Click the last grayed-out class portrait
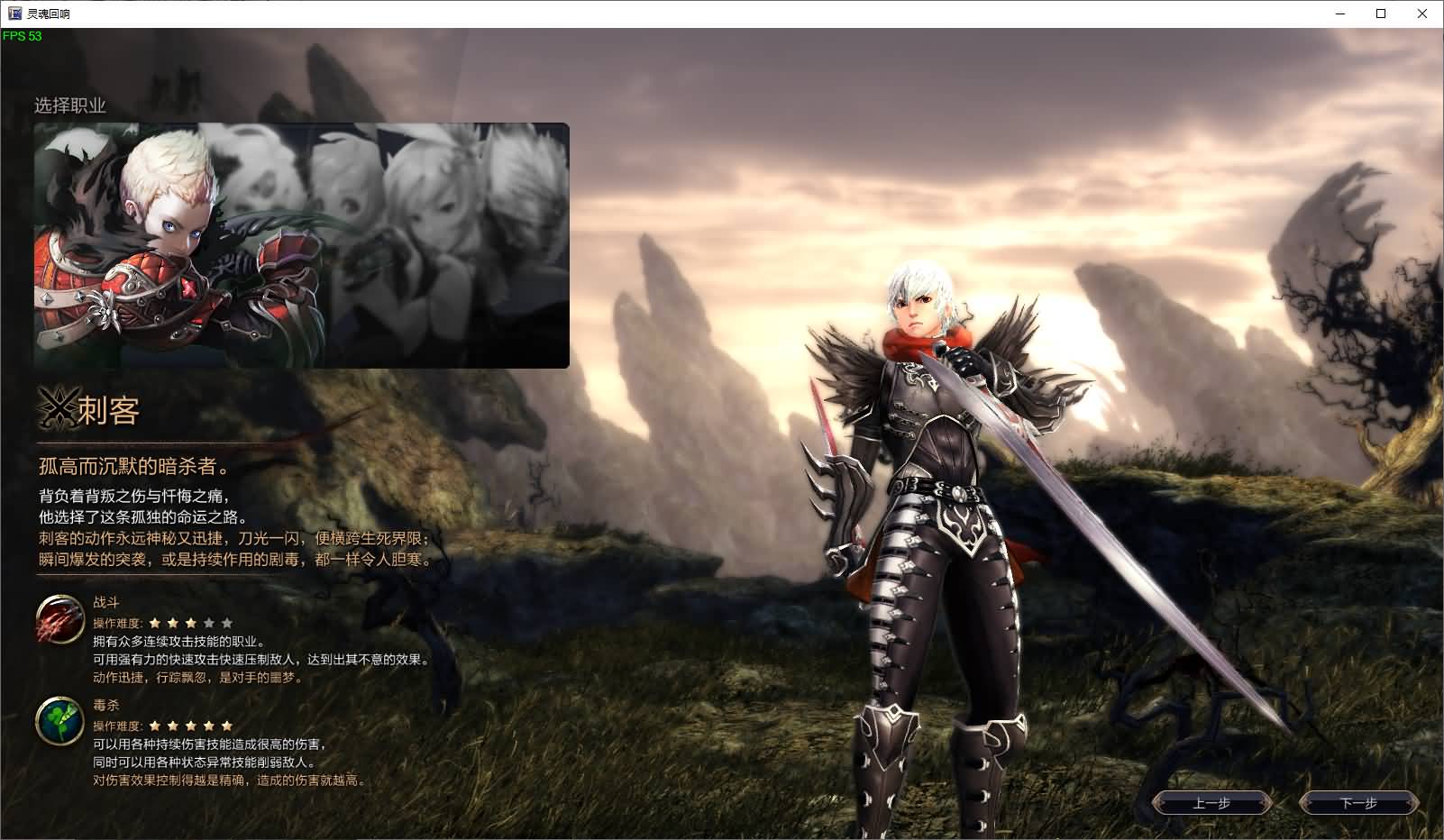The image size is (1444, 840). tap(523, 243)
